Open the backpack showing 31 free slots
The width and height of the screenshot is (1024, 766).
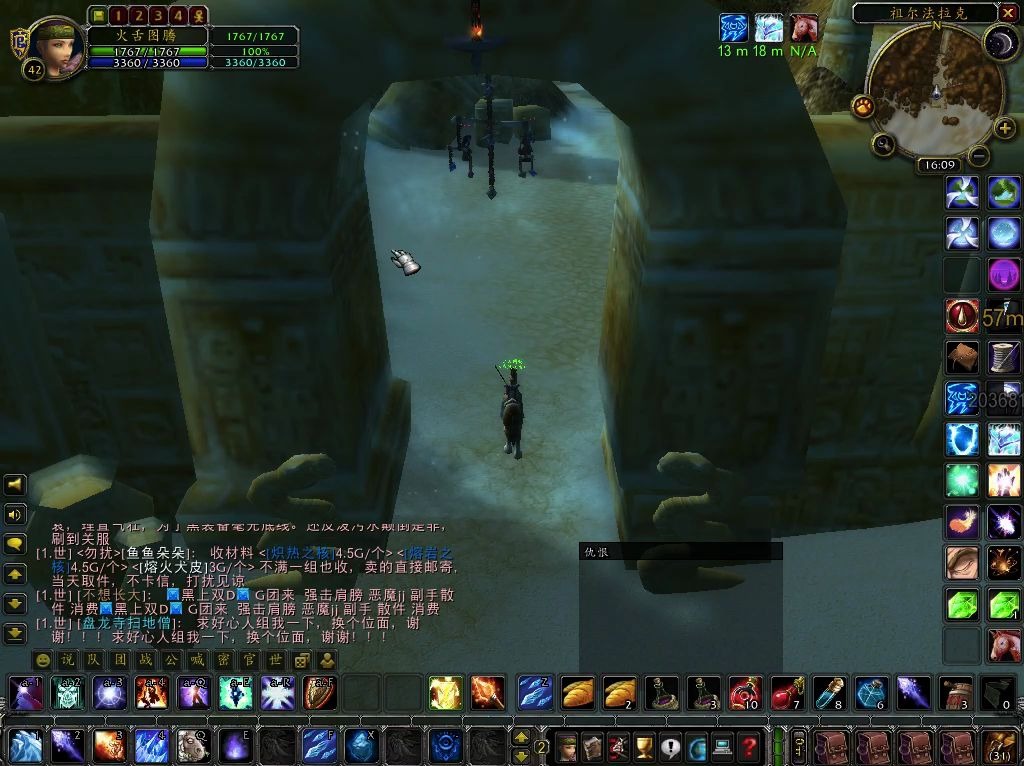pos(1000,746)
